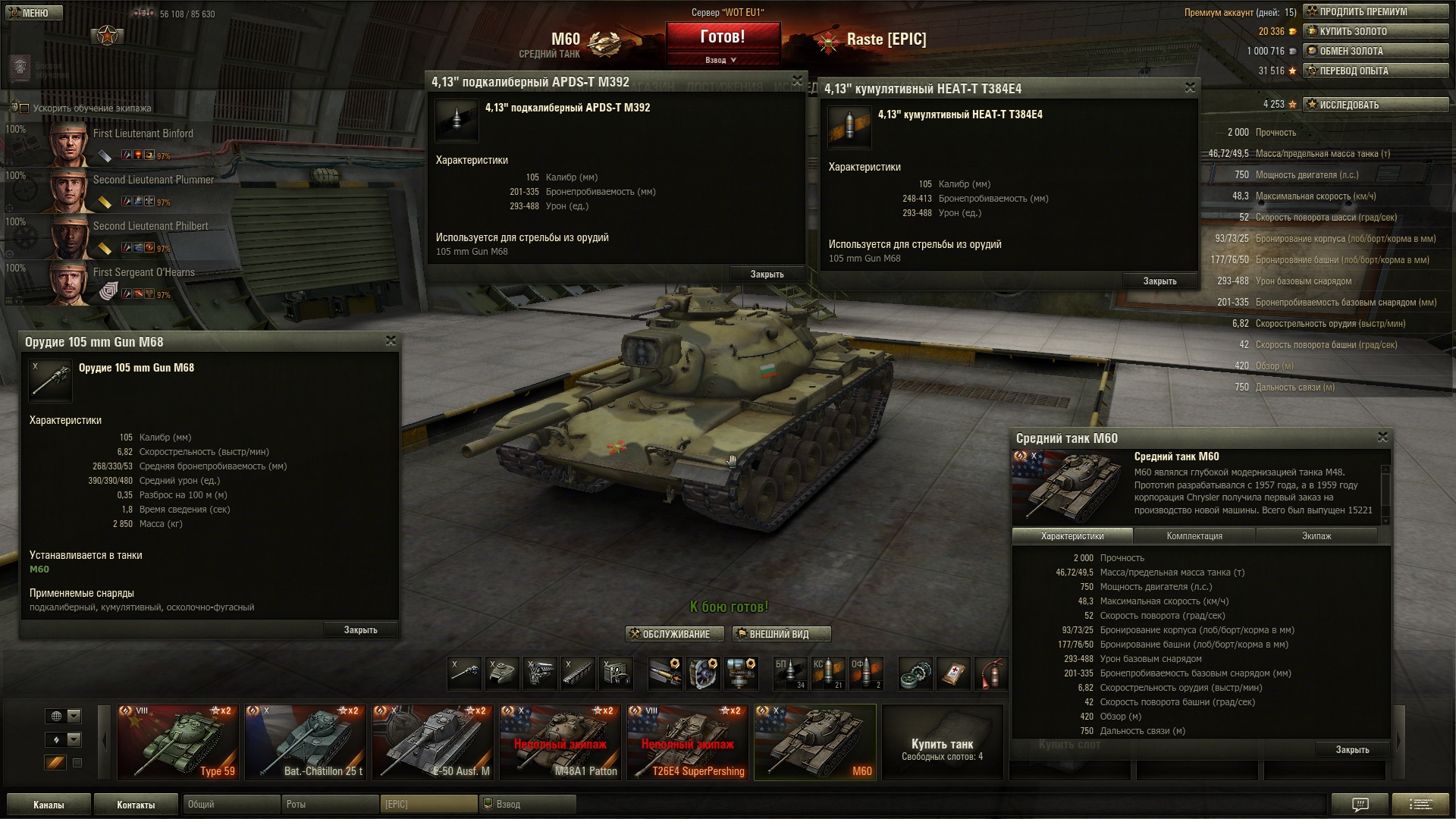Click the Обмен золота button
Image resolution: width=1456 pixels, height=819 pixels.
click(1375, 51)
